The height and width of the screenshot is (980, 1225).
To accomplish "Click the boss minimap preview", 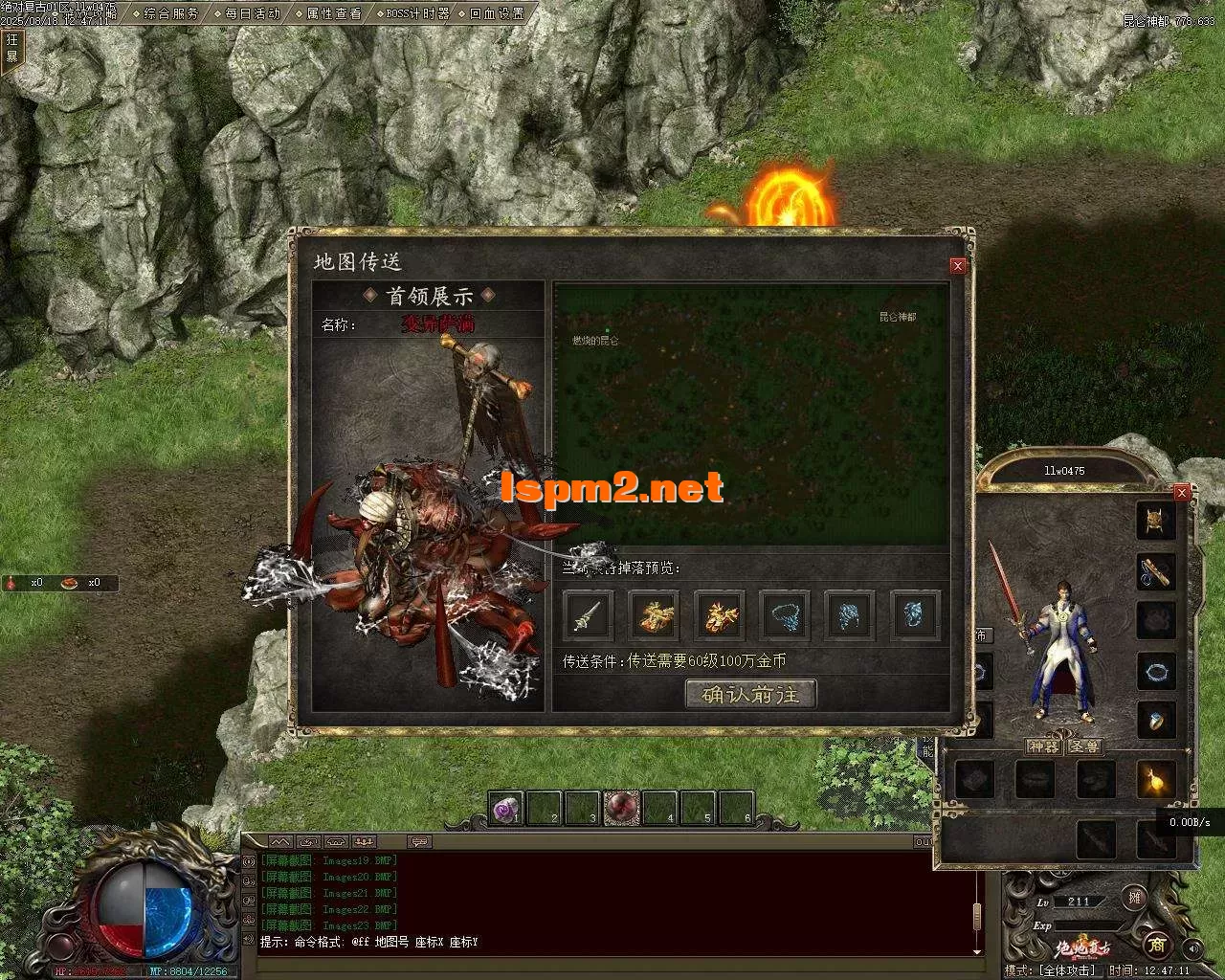I will [x=752, y=413].
